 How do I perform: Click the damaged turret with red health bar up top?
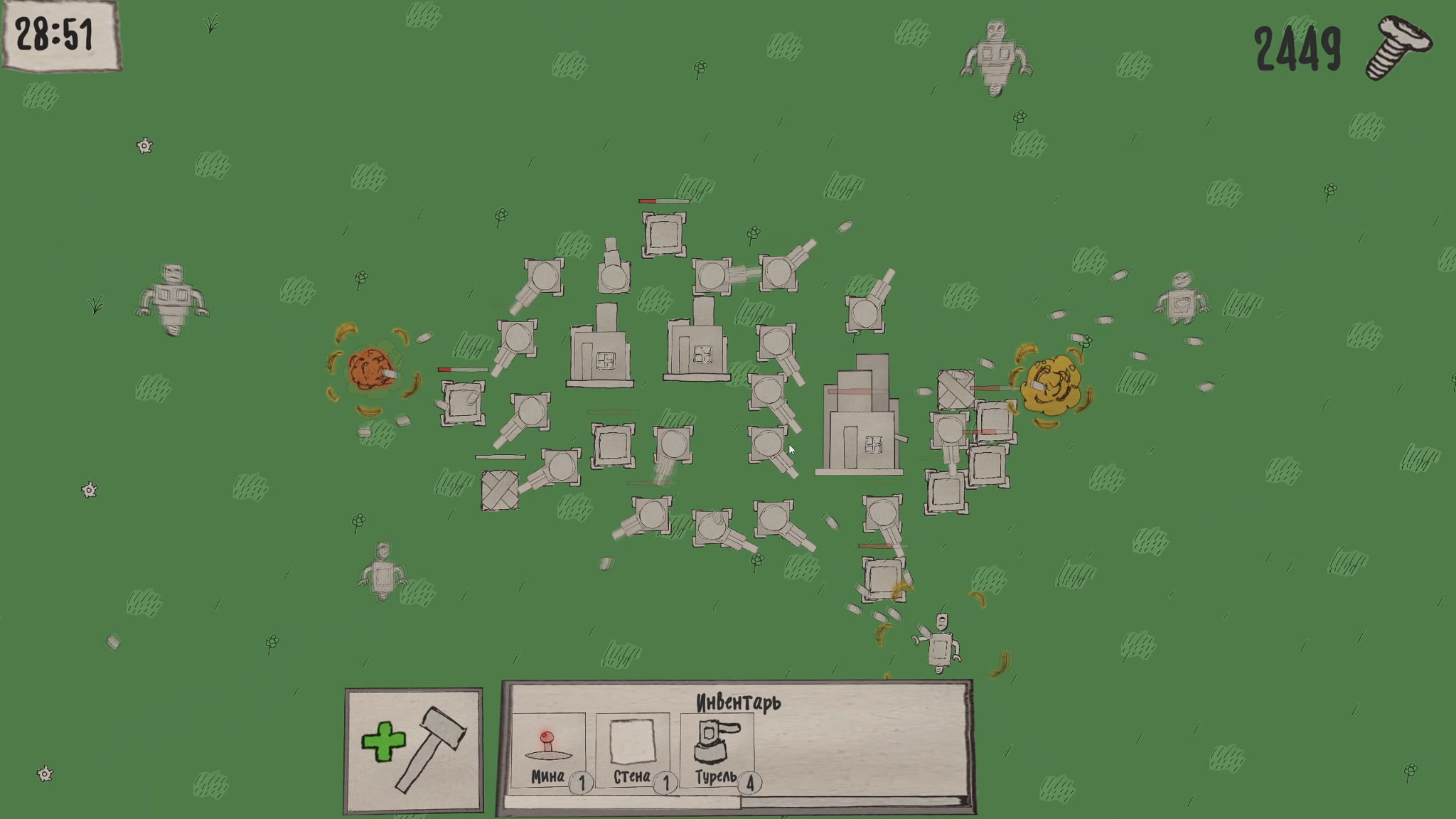click(662, 235)
